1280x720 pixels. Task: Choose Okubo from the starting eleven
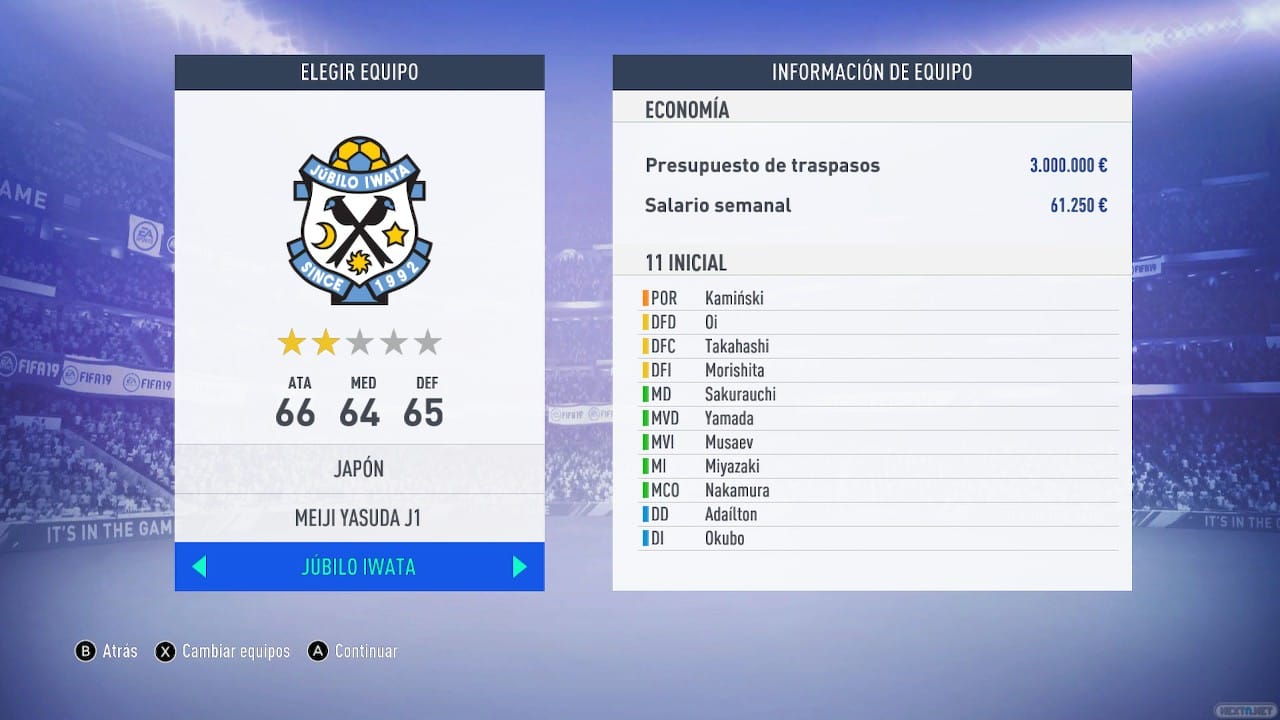point(724,538)
